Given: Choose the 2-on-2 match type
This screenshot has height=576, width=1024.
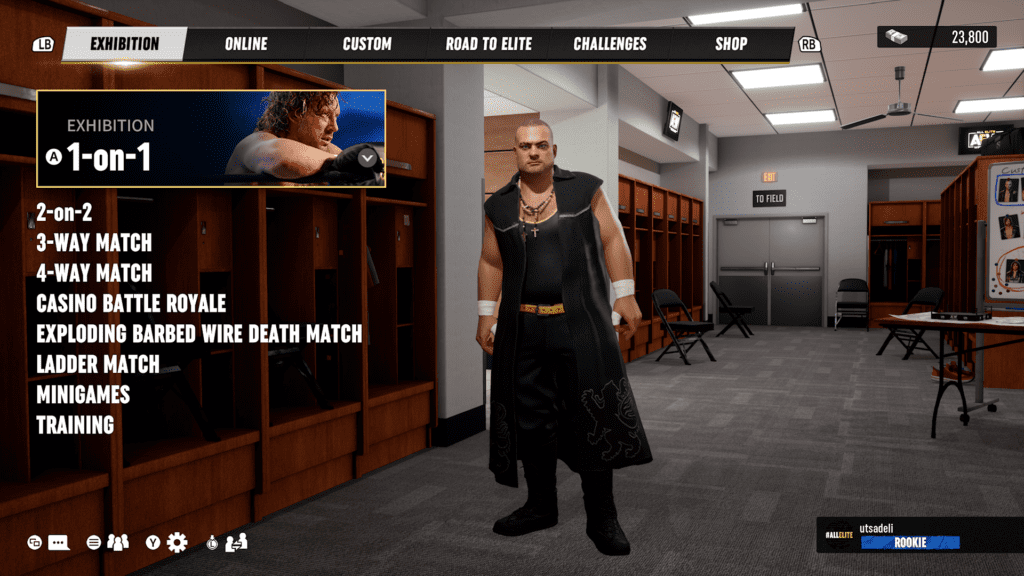Looking at the screenshot, I should [x=65, y=212].
